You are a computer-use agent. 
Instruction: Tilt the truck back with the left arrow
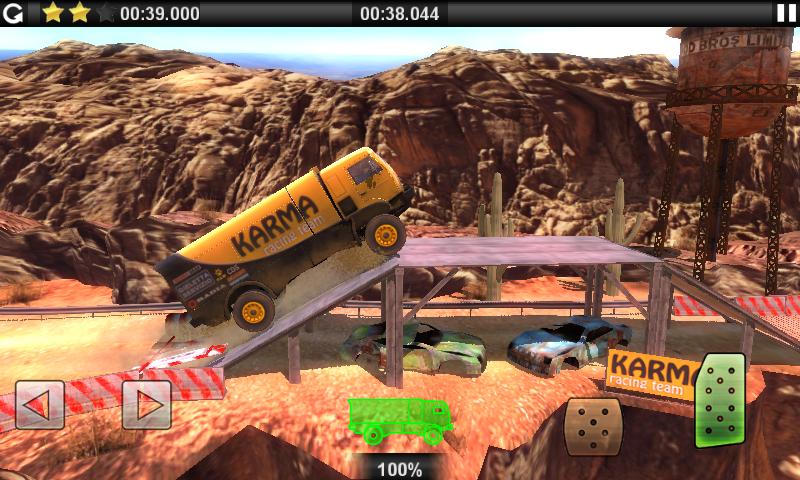tap(40, 405)
